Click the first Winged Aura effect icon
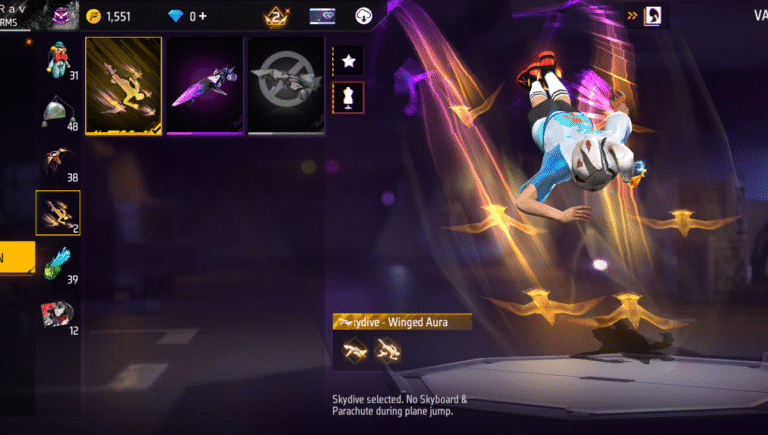768x435 pixels. (351, 348)
